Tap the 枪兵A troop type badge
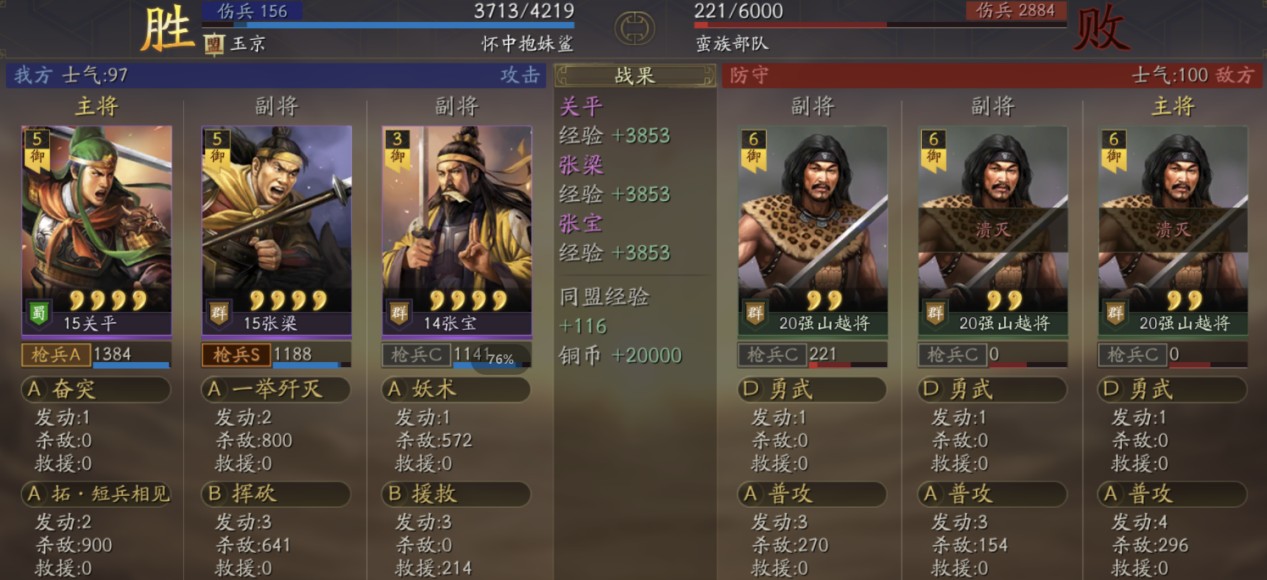1267x580 pixels. pos(56,354)
